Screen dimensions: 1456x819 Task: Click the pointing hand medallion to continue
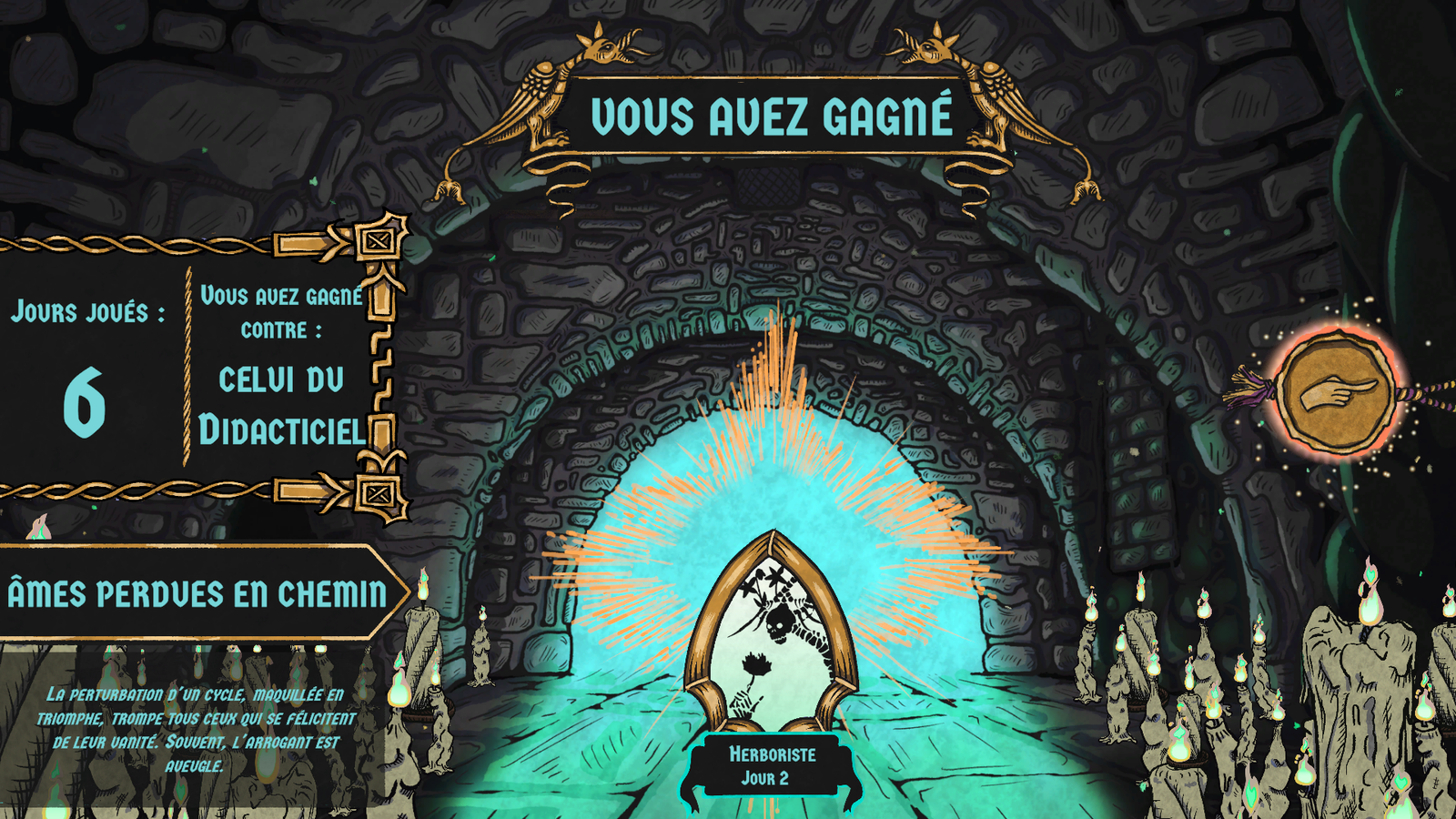coord(1335,393)
